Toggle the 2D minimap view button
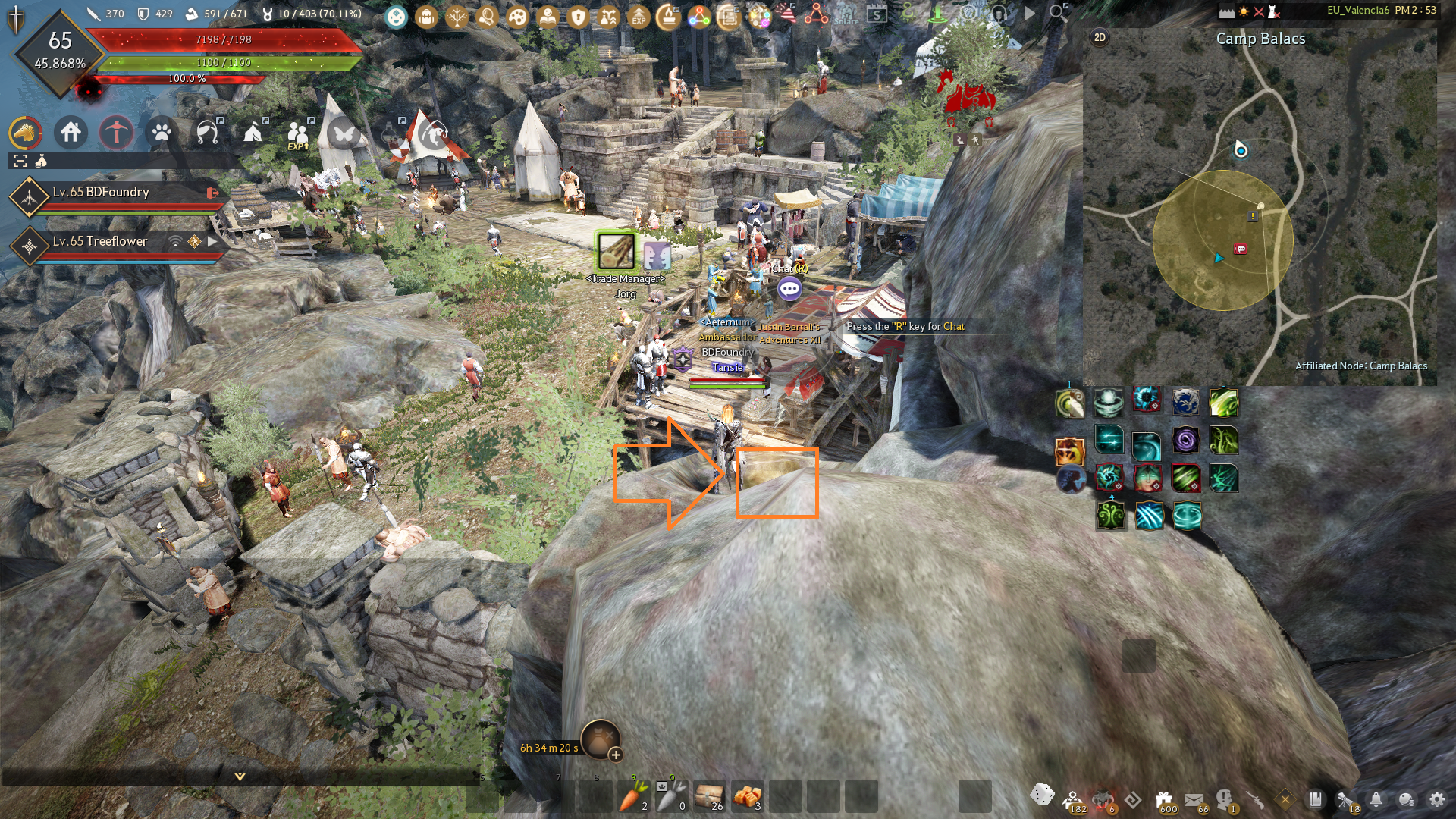The height and width of the screenshot is (819, 1456). pos(1100,37)
